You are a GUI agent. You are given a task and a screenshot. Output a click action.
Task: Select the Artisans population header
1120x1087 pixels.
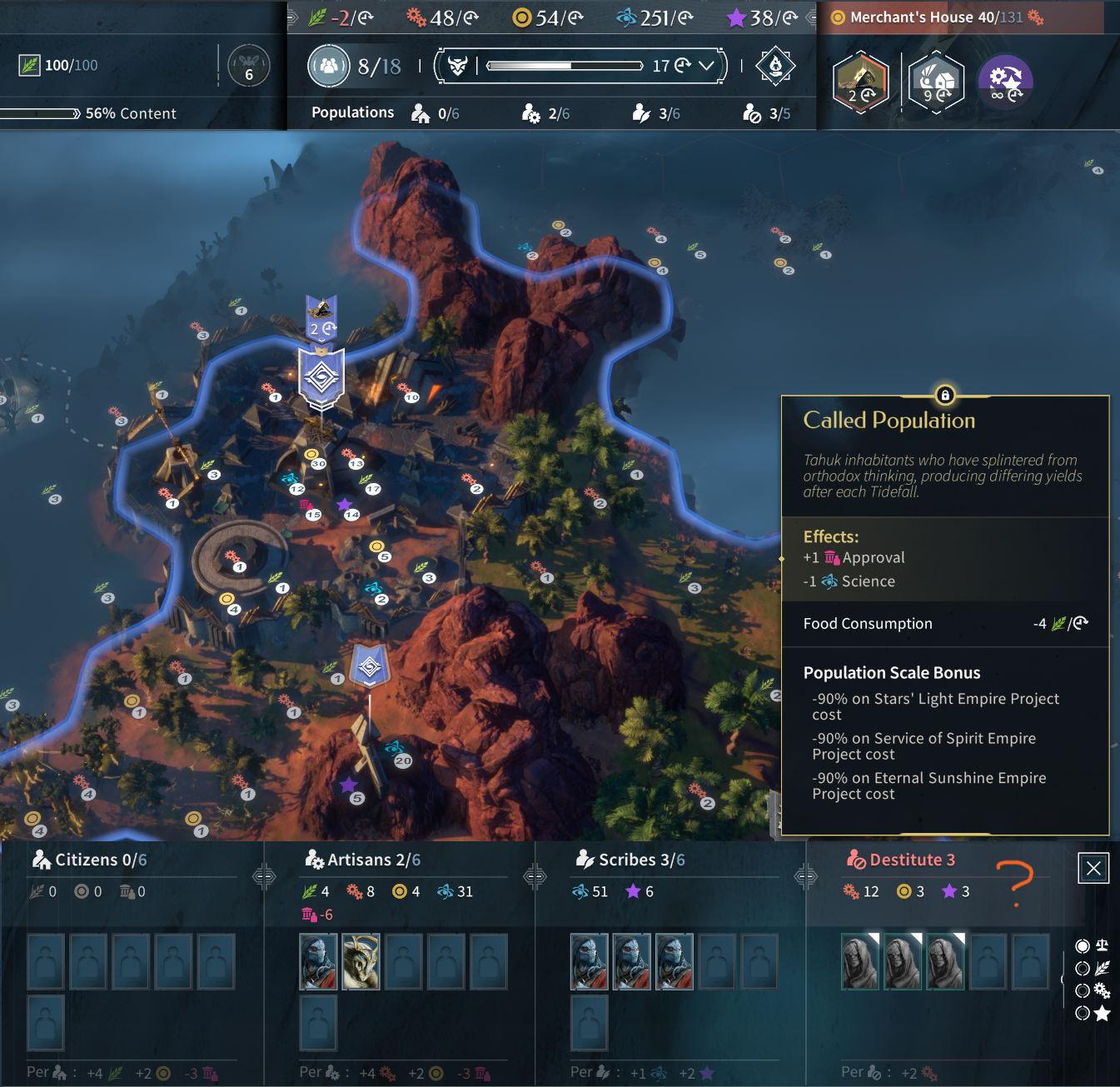click(363, 860)
